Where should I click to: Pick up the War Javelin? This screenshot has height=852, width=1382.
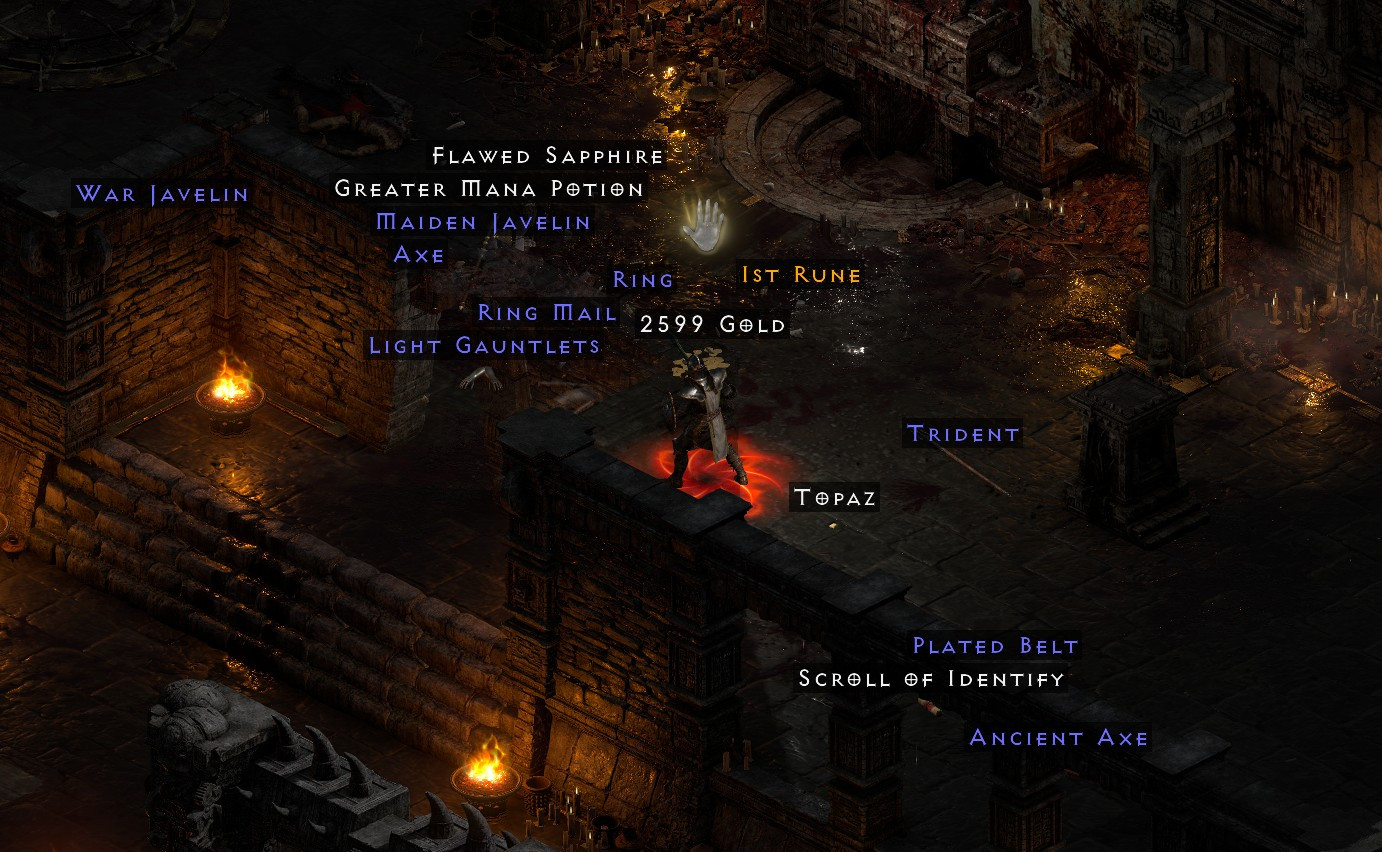(x=162, y=195)
